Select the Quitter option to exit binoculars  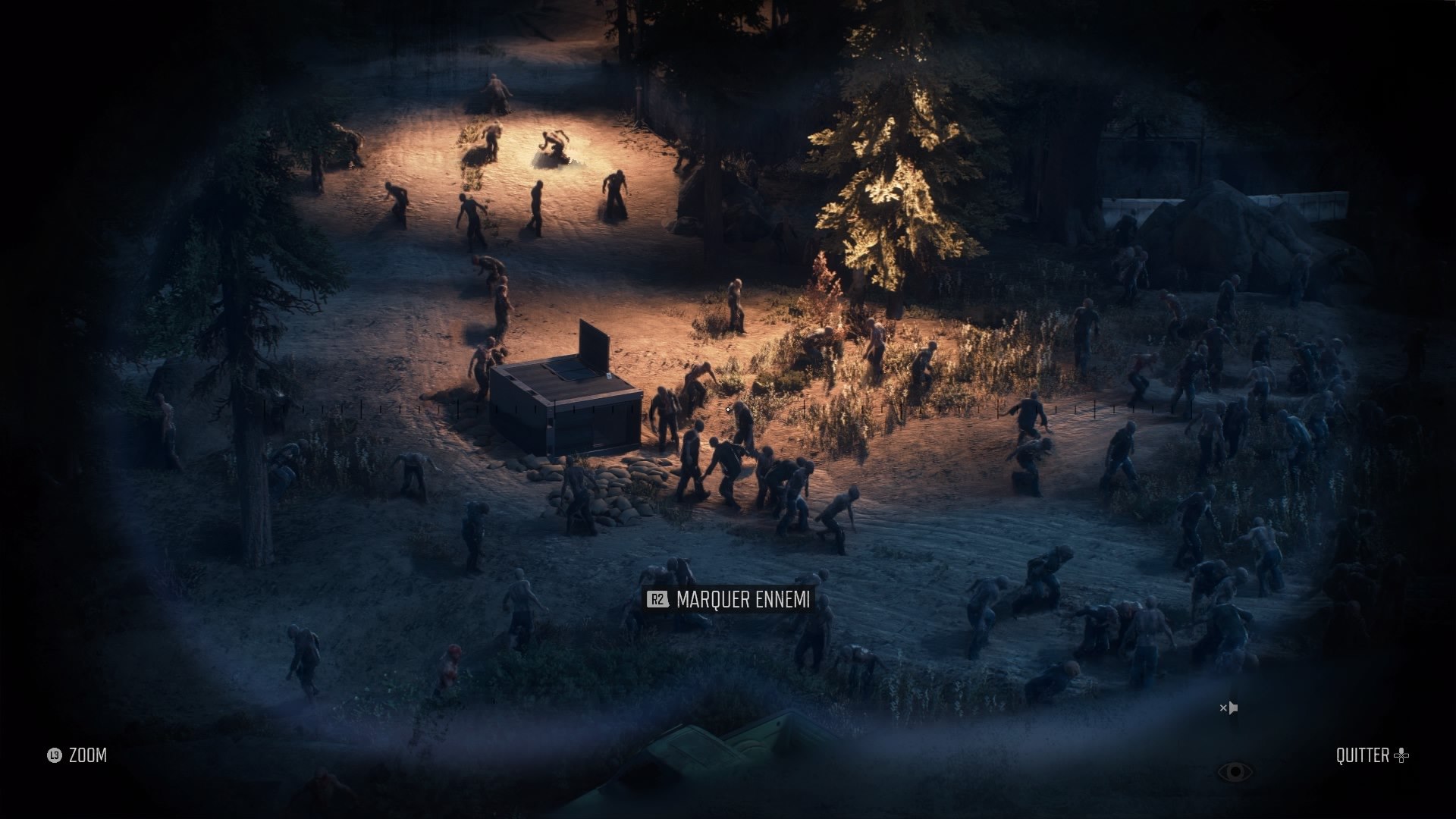1371,755
